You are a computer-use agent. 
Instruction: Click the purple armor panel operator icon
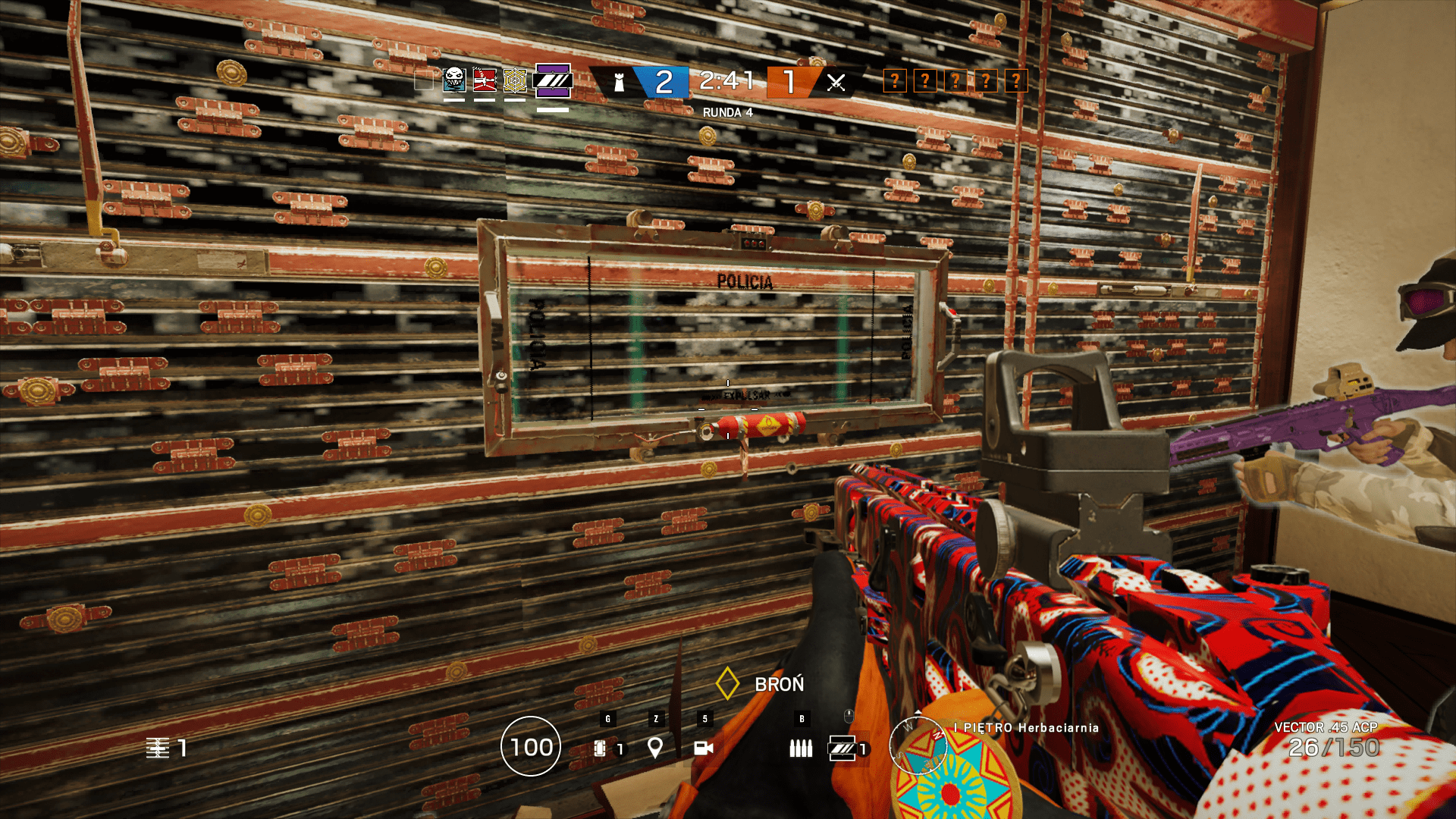point(552,81)
